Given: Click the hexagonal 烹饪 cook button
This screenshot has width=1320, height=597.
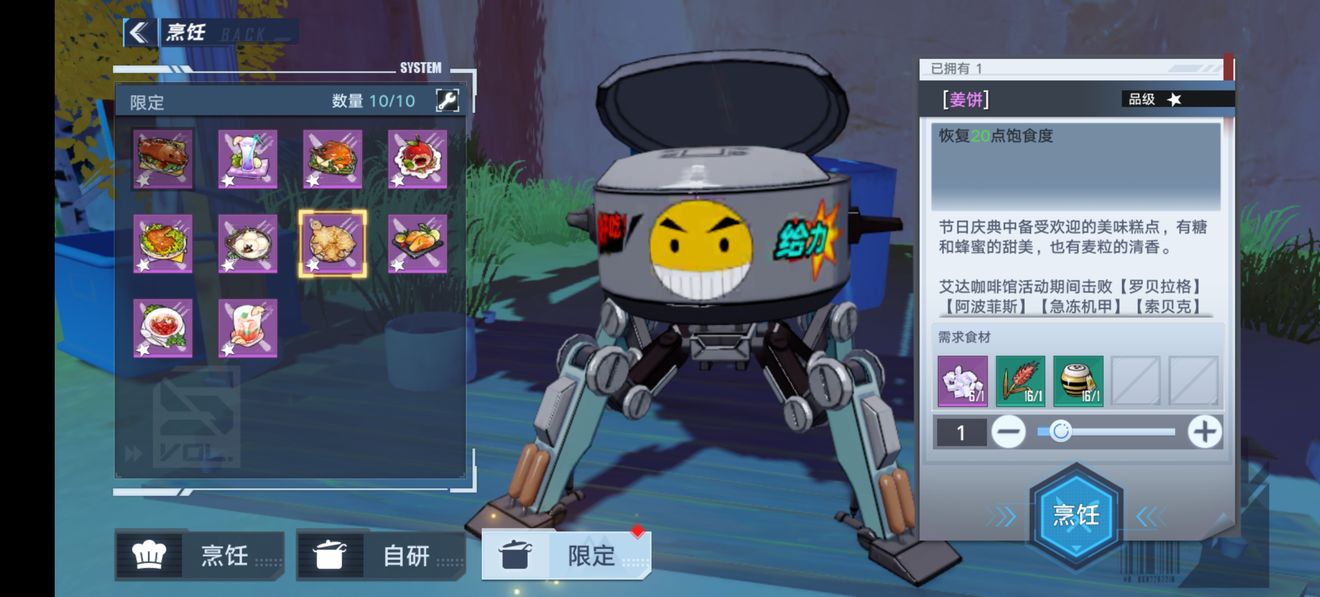Looking at the screenshot, I should [1076, 515].
